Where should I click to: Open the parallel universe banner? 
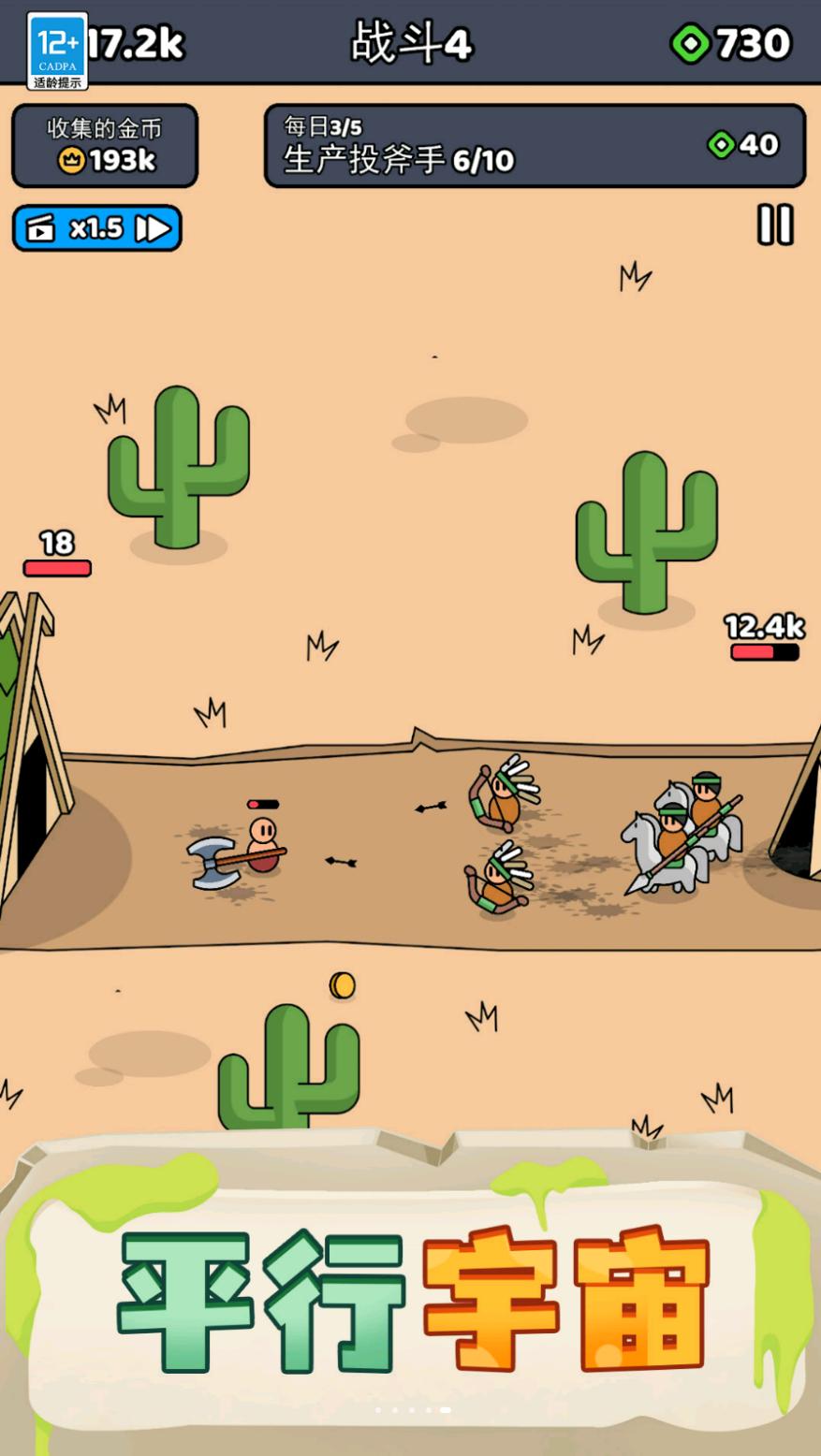(412, 1301)
